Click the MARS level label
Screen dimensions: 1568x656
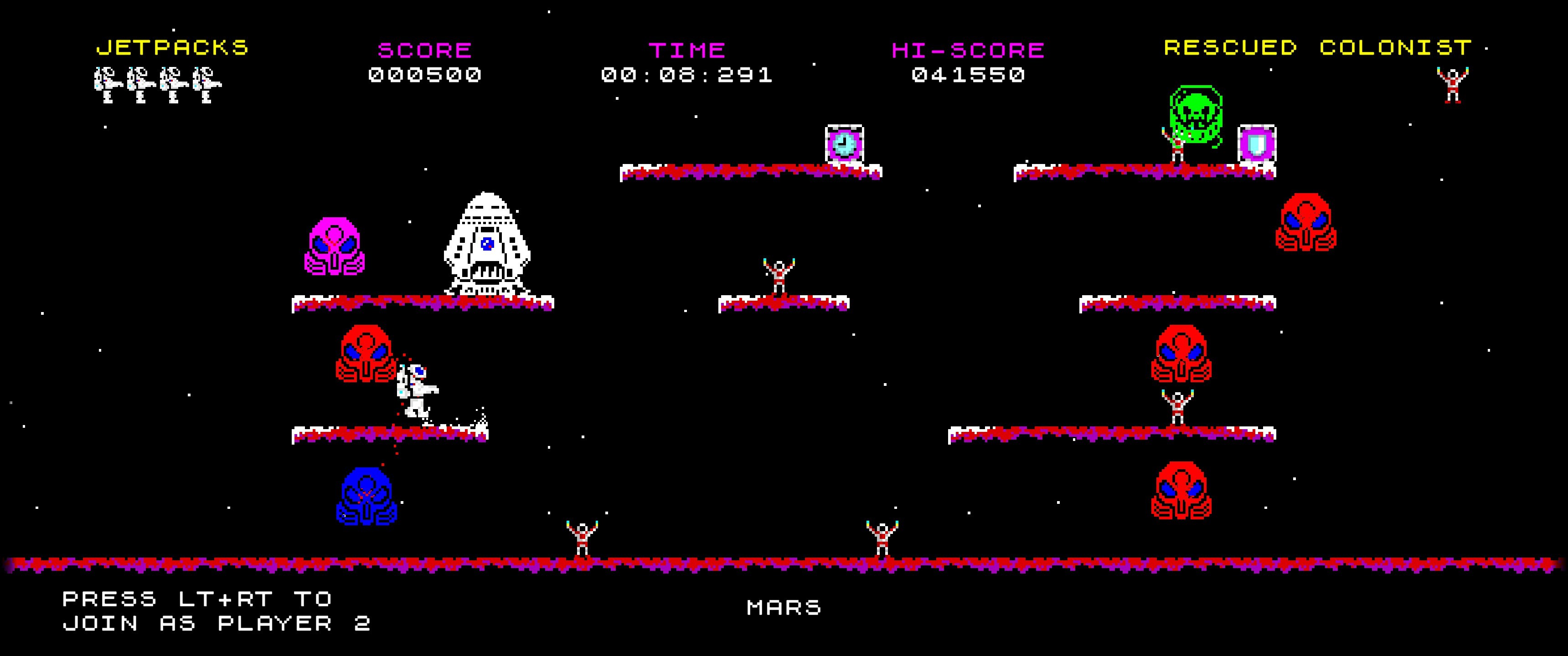784,607
